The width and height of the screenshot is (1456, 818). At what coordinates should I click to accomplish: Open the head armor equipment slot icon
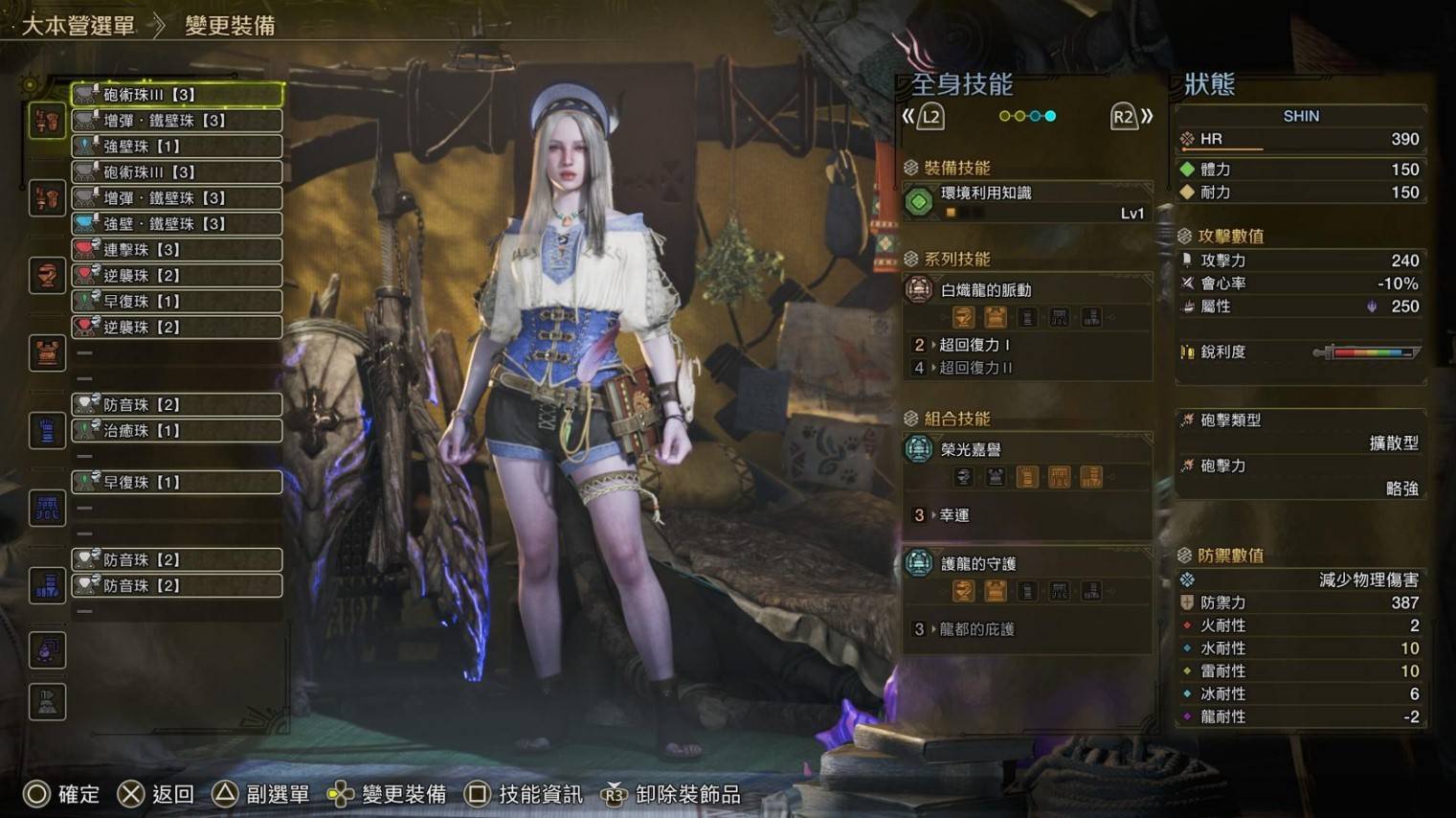coord(47,276)
